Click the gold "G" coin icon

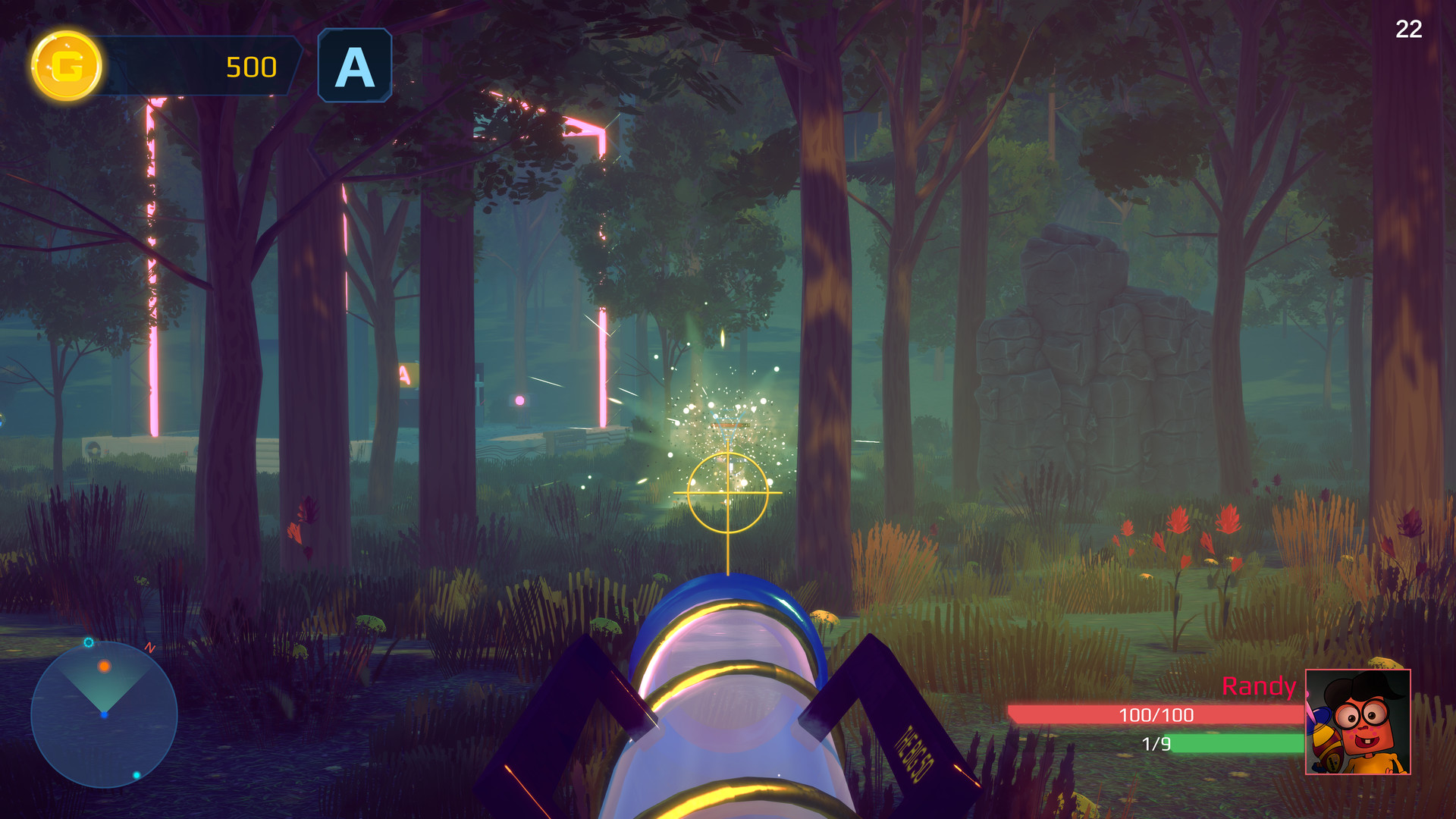pos(67,66)
